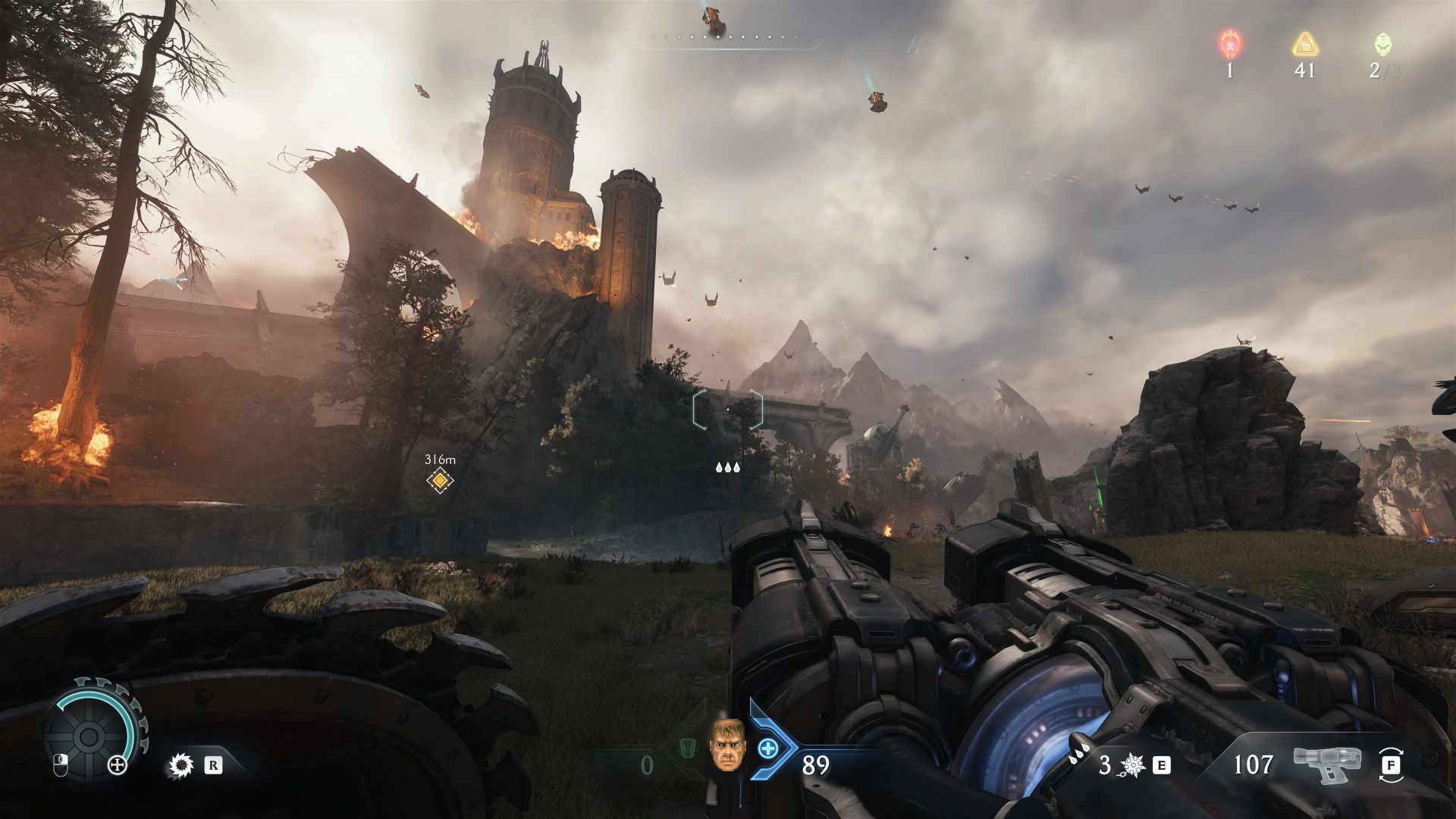This screenshot has width=1456, height=819.
Task: Select the spiked throwable ability icon
Action: [1133, 765]
